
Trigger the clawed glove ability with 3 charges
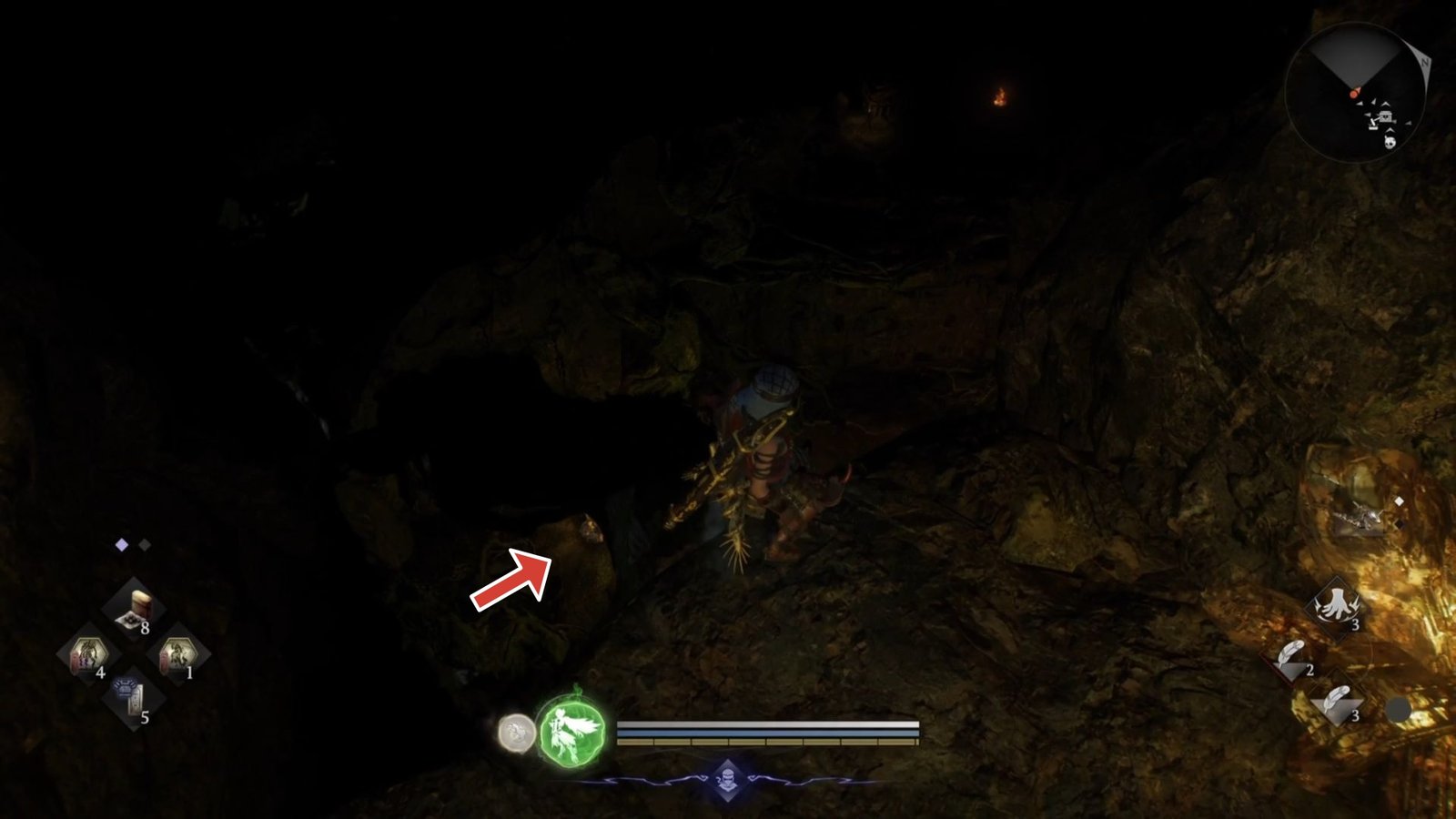1335,605
